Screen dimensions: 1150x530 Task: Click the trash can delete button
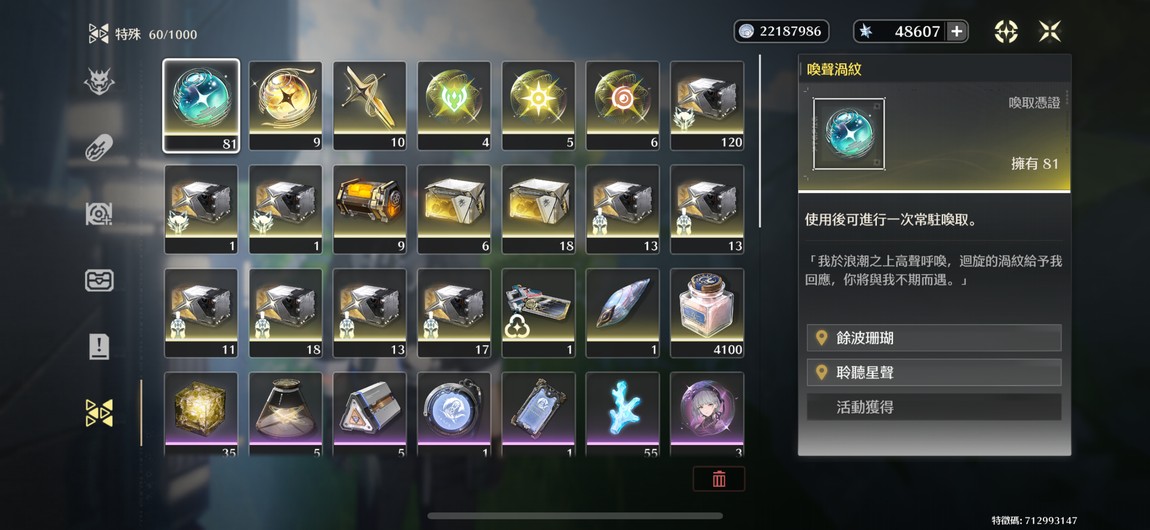coord(719,479)
